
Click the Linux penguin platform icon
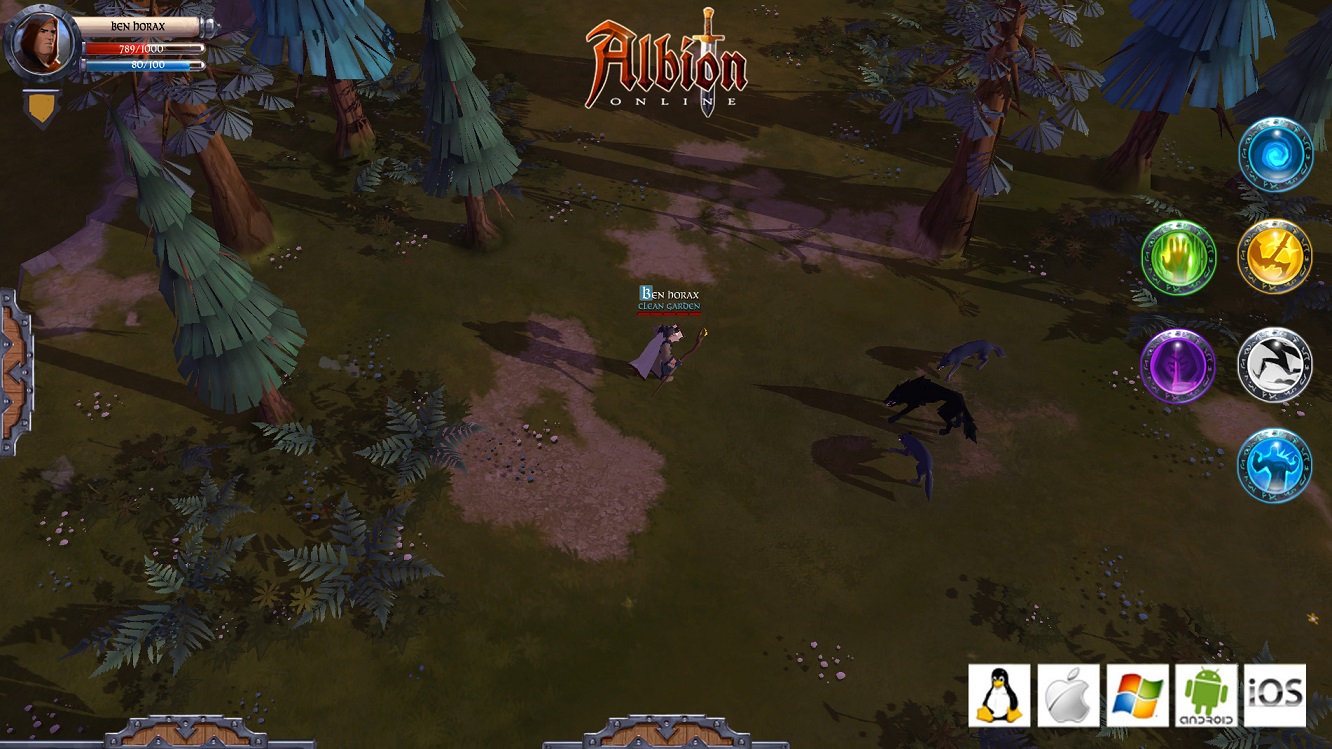997,693
